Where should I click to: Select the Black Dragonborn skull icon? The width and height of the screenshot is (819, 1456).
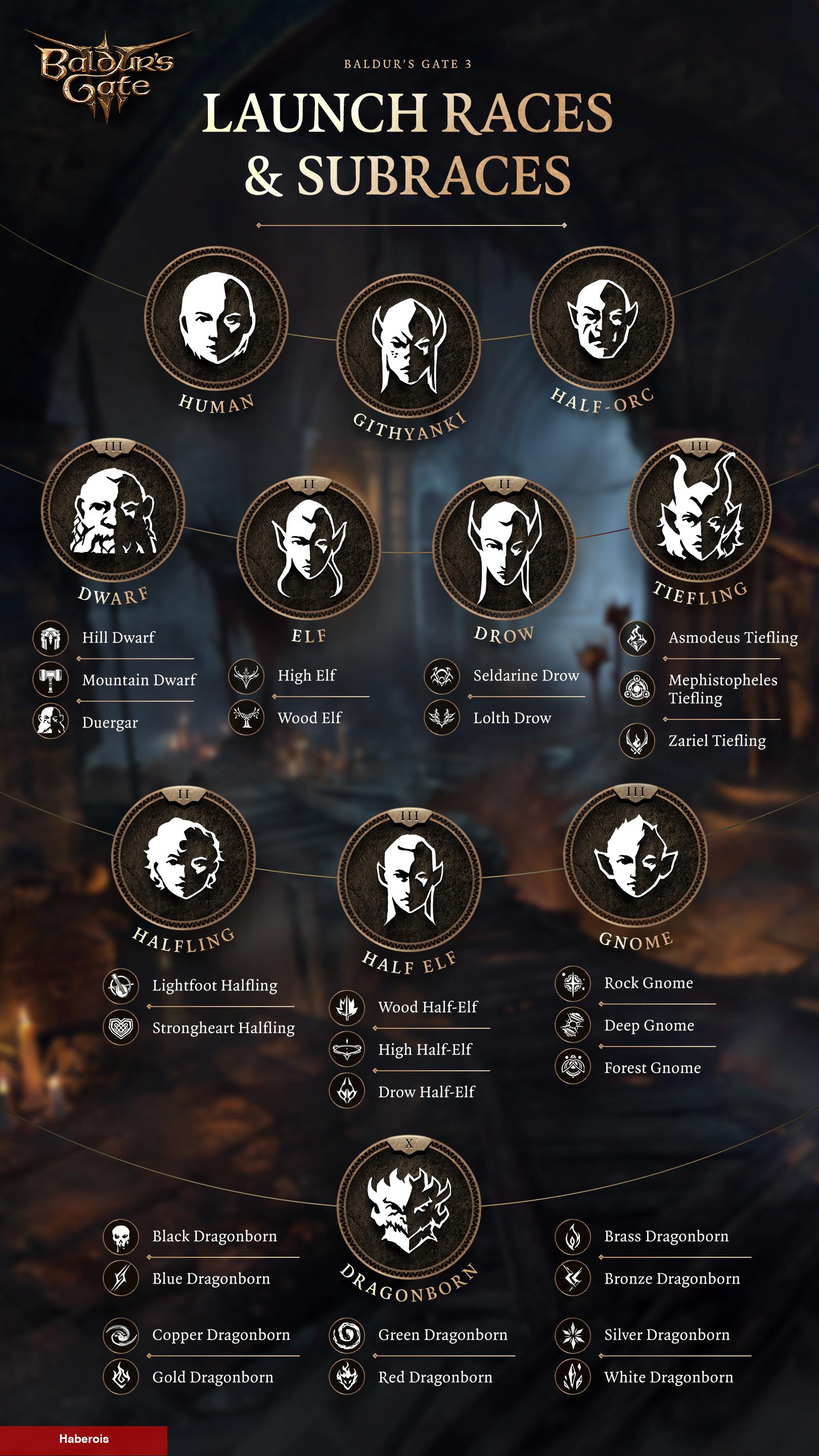tap(121, 1236)
